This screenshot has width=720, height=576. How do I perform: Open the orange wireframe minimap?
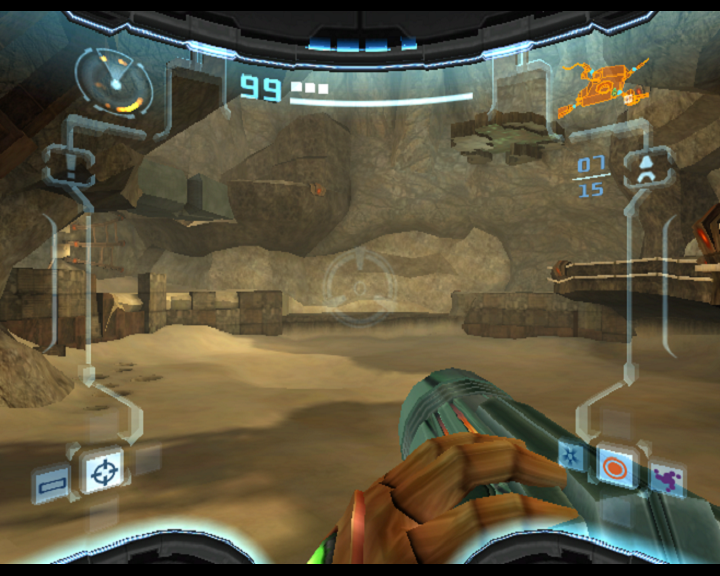click(603, 87)
